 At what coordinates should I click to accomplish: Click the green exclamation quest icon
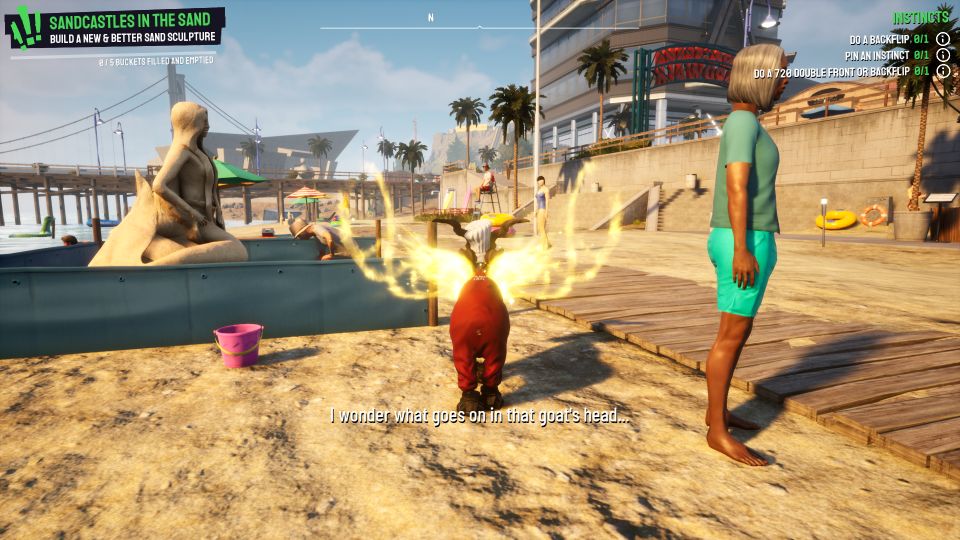24,28
